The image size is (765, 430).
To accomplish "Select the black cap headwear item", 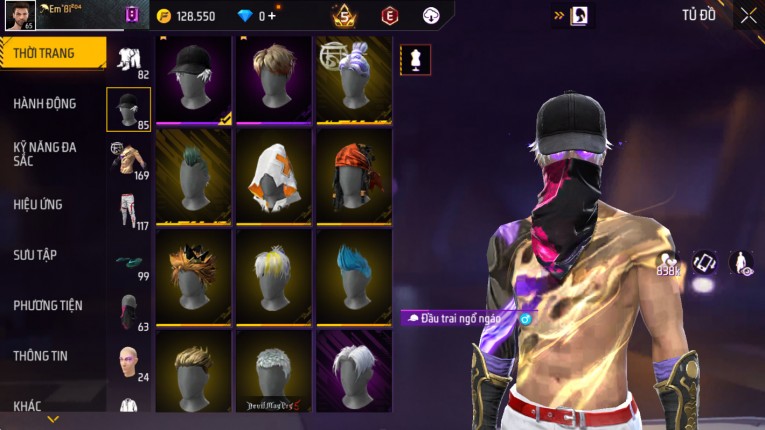I will [194, 80].
